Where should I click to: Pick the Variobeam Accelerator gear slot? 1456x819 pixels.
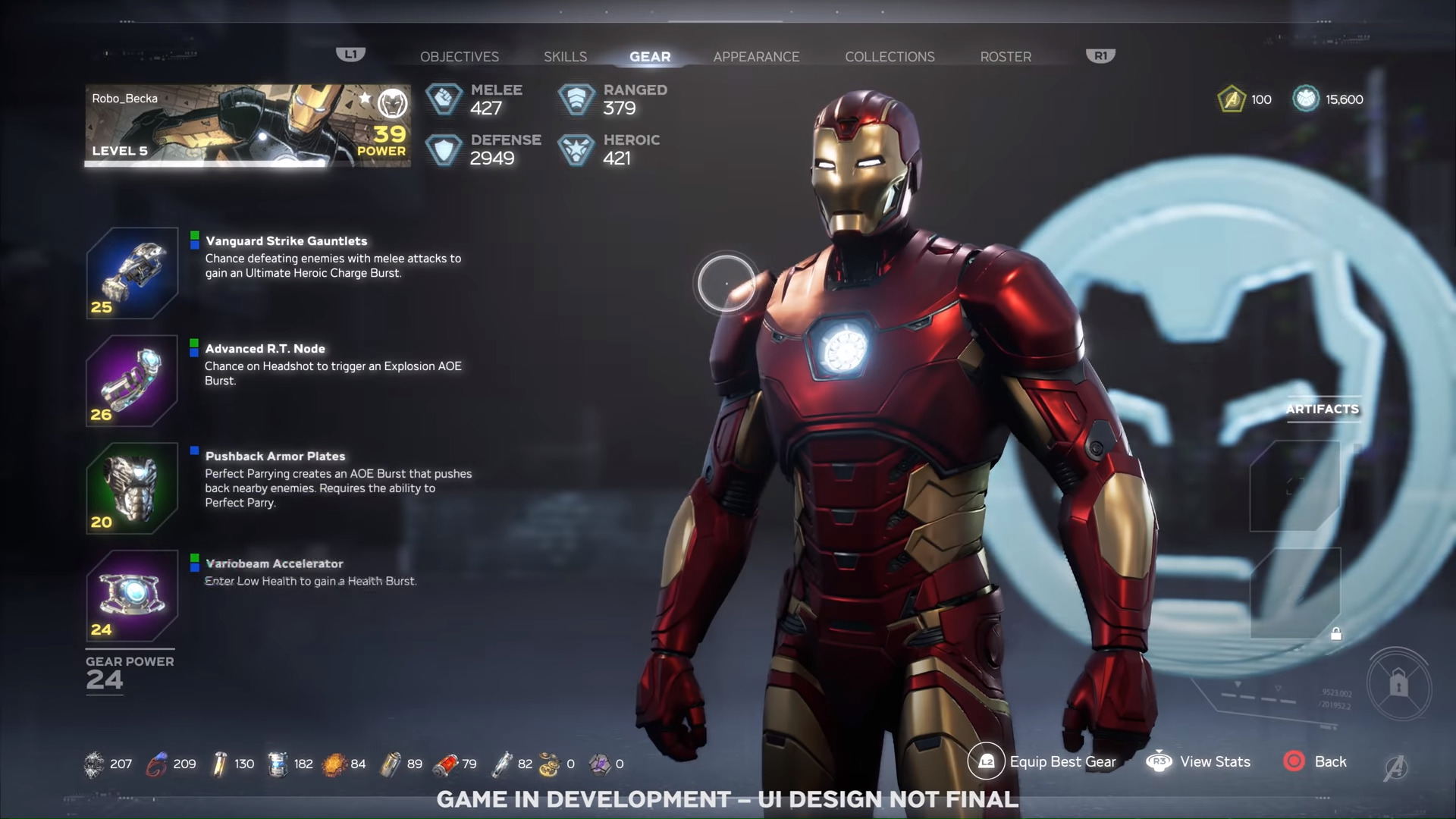[x=132, y=596]
